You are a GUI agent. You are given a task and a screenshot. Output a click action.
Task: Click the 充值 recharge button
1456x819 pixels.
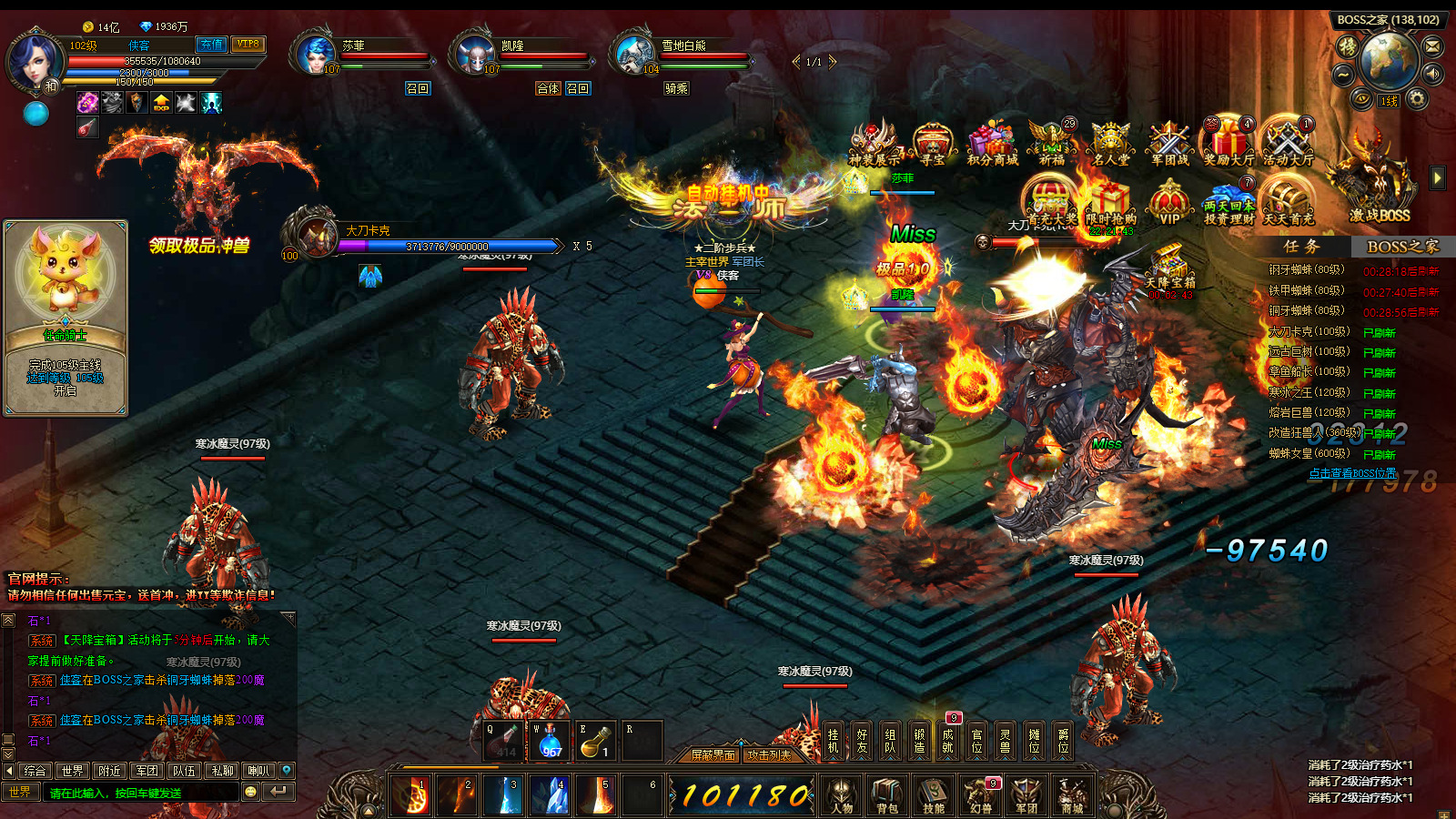[211, 44]
